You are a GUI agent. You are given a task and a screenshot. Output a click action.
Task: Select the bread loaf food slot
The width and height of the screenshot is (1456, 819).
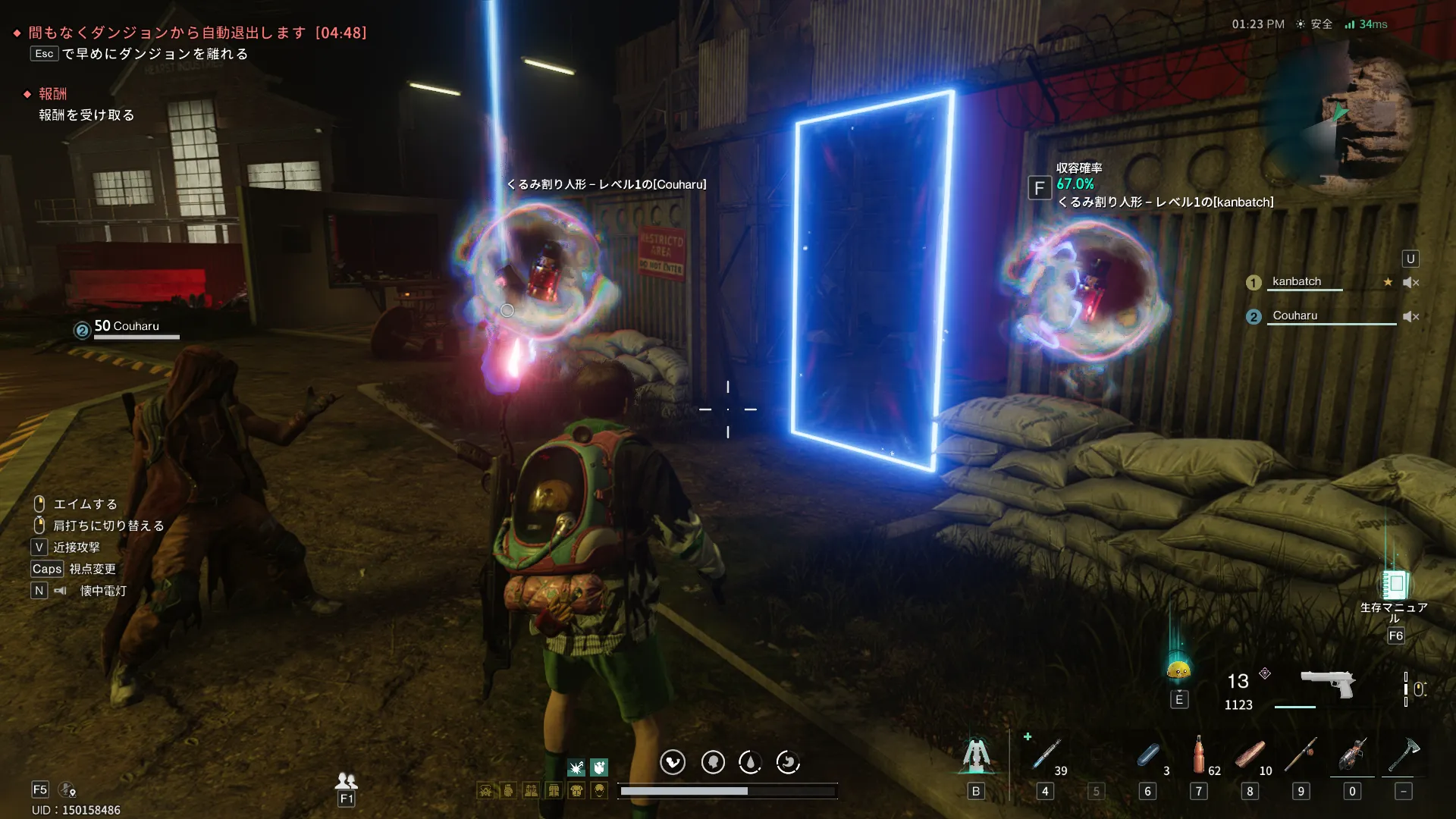pyautogui.click(x=1249, y=755)
